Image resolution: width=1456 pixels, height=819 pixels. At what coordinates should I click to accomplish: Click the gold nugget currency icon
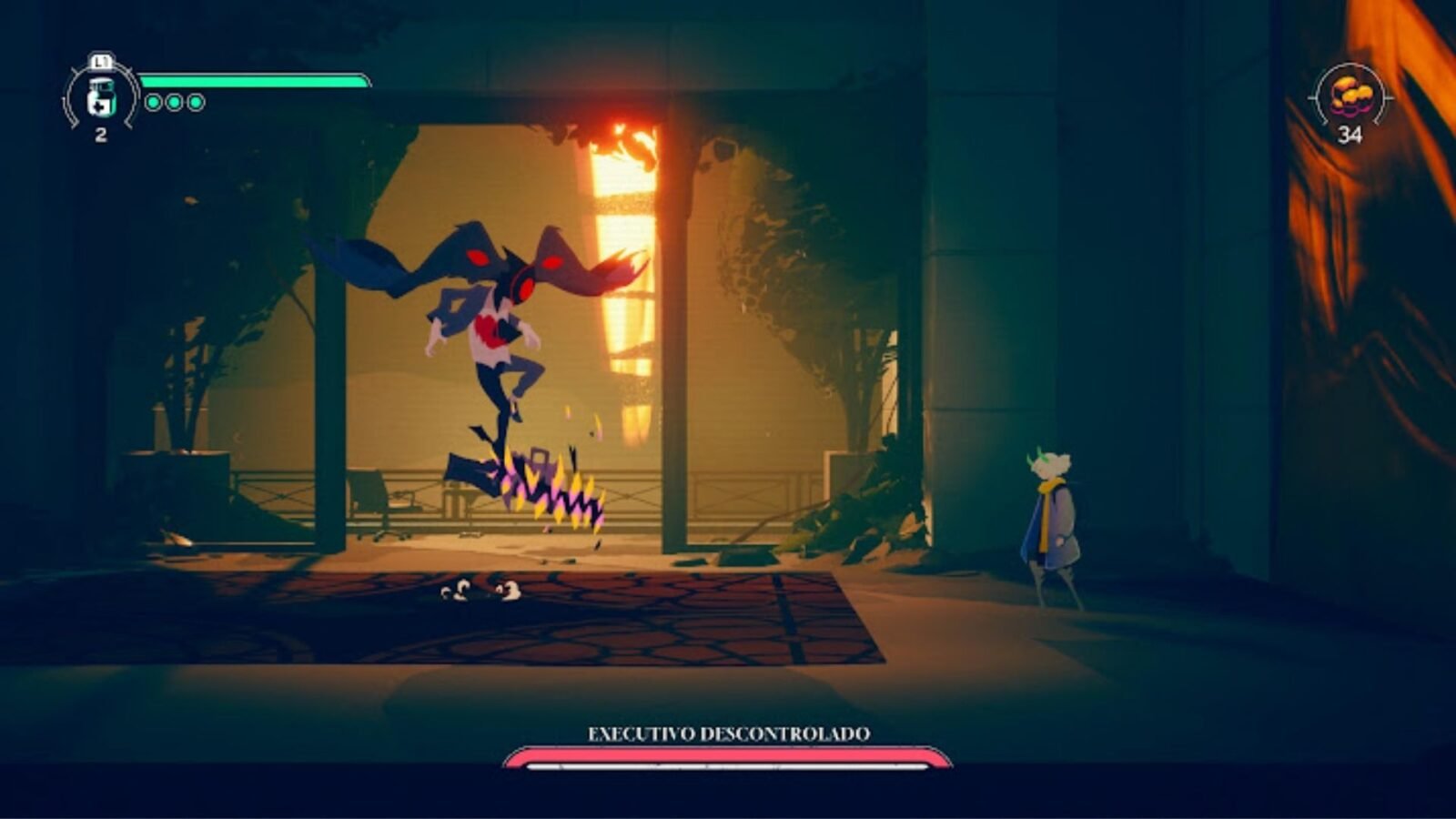(1350, 95)
